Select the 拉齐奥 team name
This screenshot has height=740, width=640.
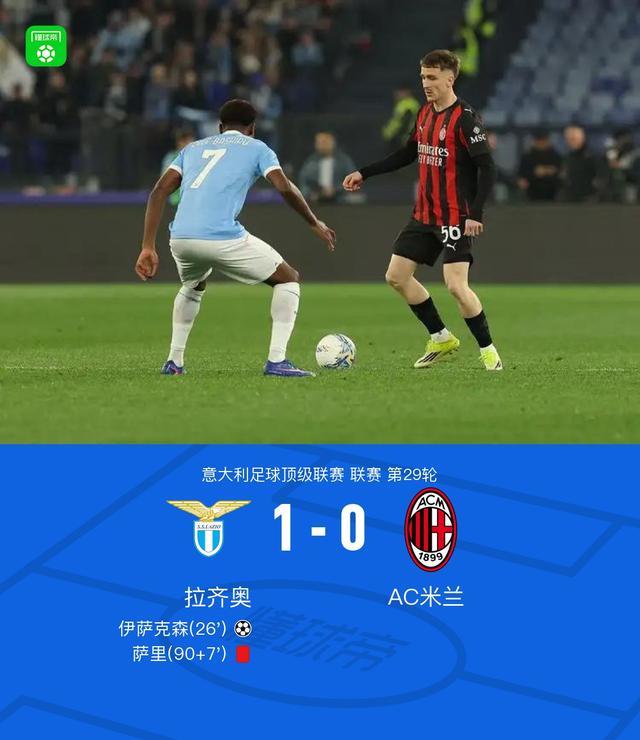point(218,598)
